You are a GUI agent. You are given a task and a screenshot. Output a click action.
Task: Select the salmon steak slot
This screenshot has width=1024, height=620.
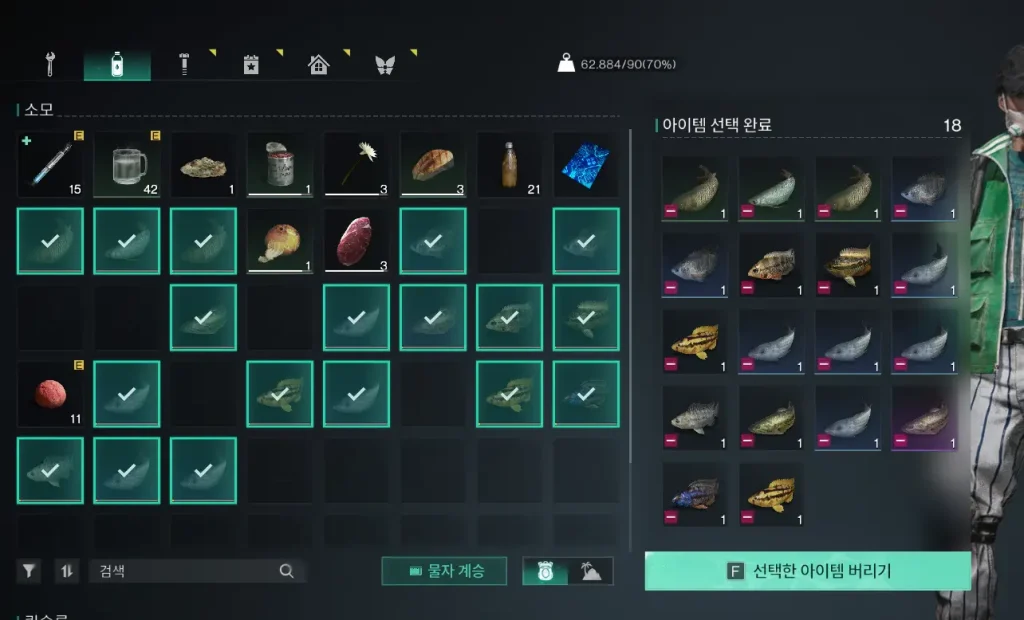point(433,164)
